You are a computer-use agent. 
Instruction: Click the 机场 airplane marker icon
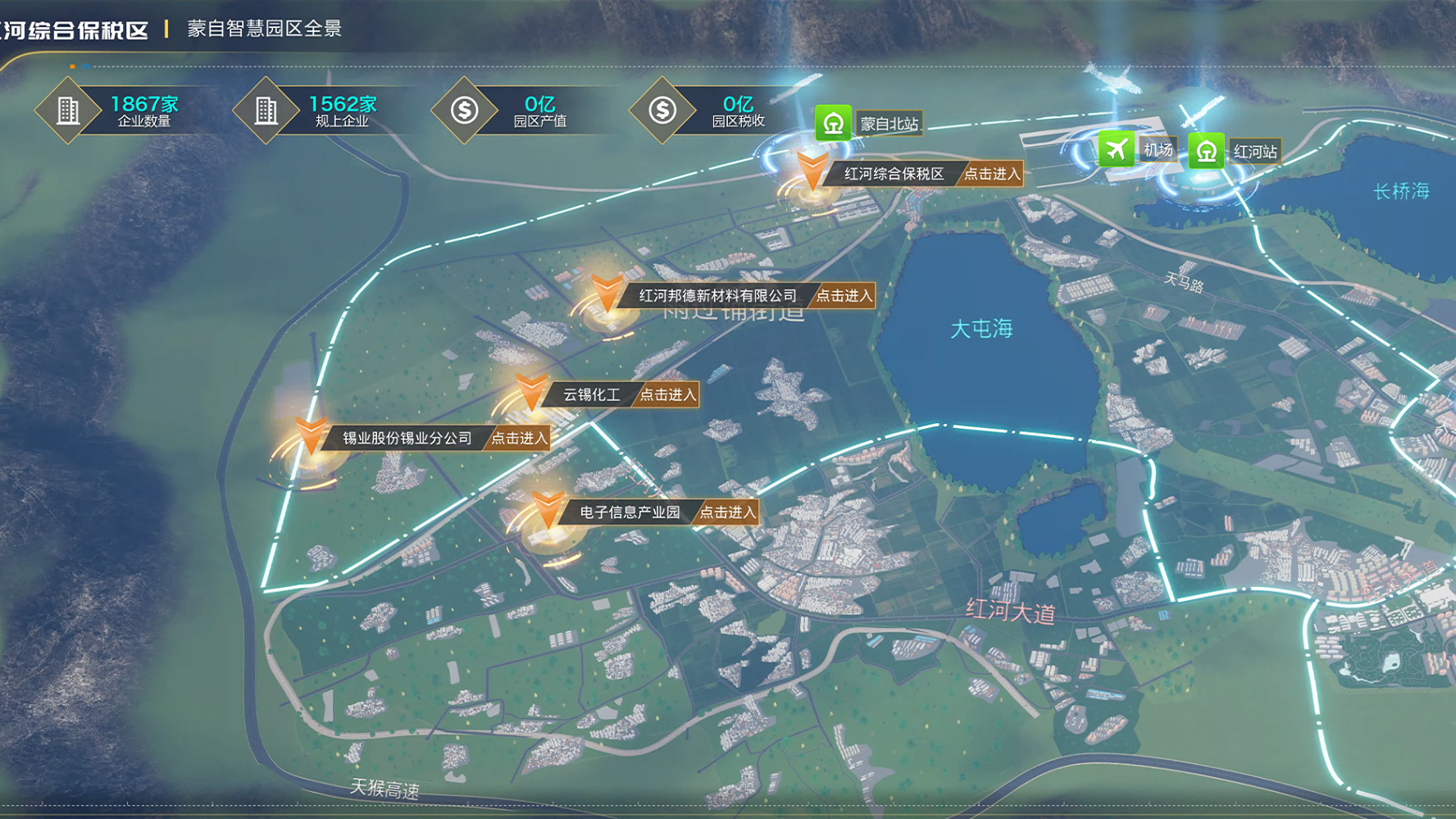tap(1116, 149)
